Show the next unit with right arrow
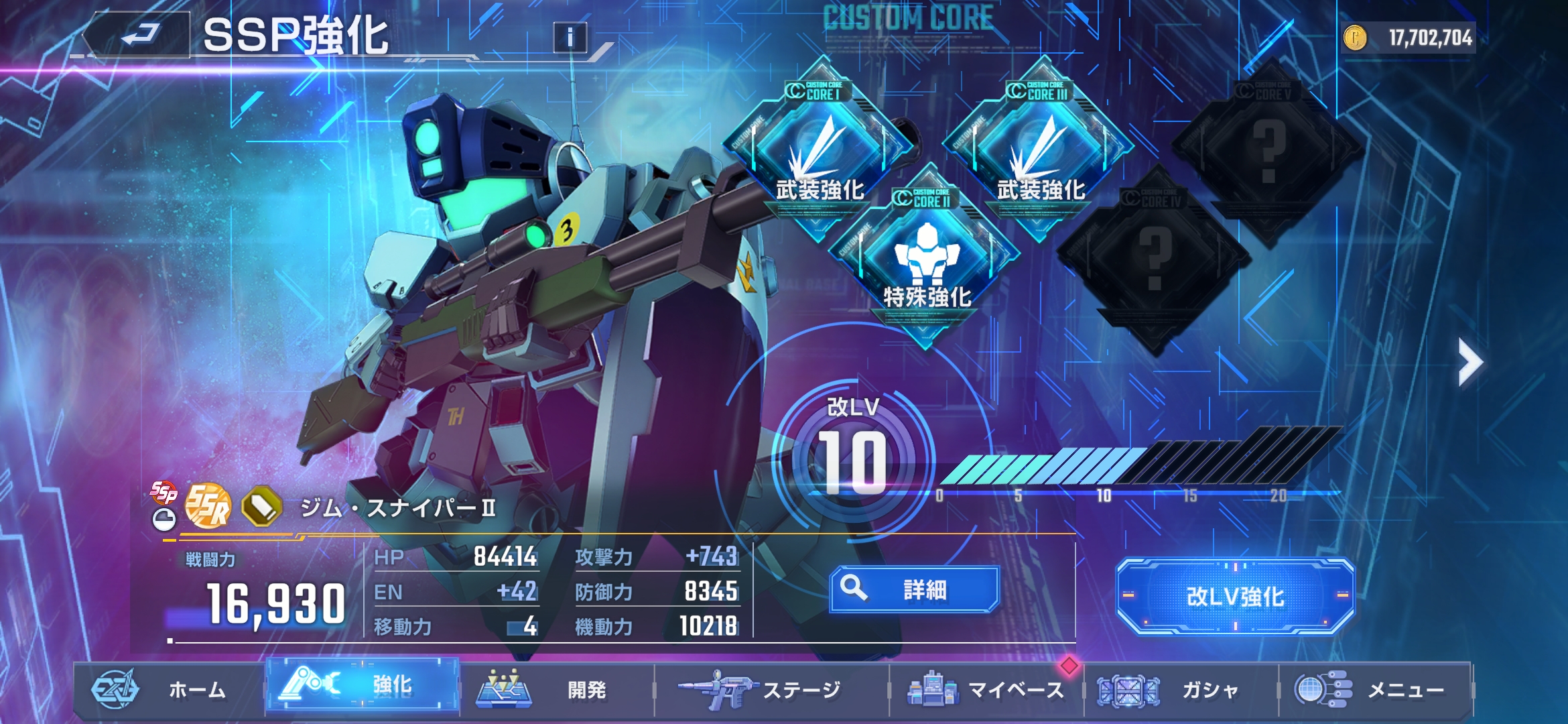 click(1469, 362)
